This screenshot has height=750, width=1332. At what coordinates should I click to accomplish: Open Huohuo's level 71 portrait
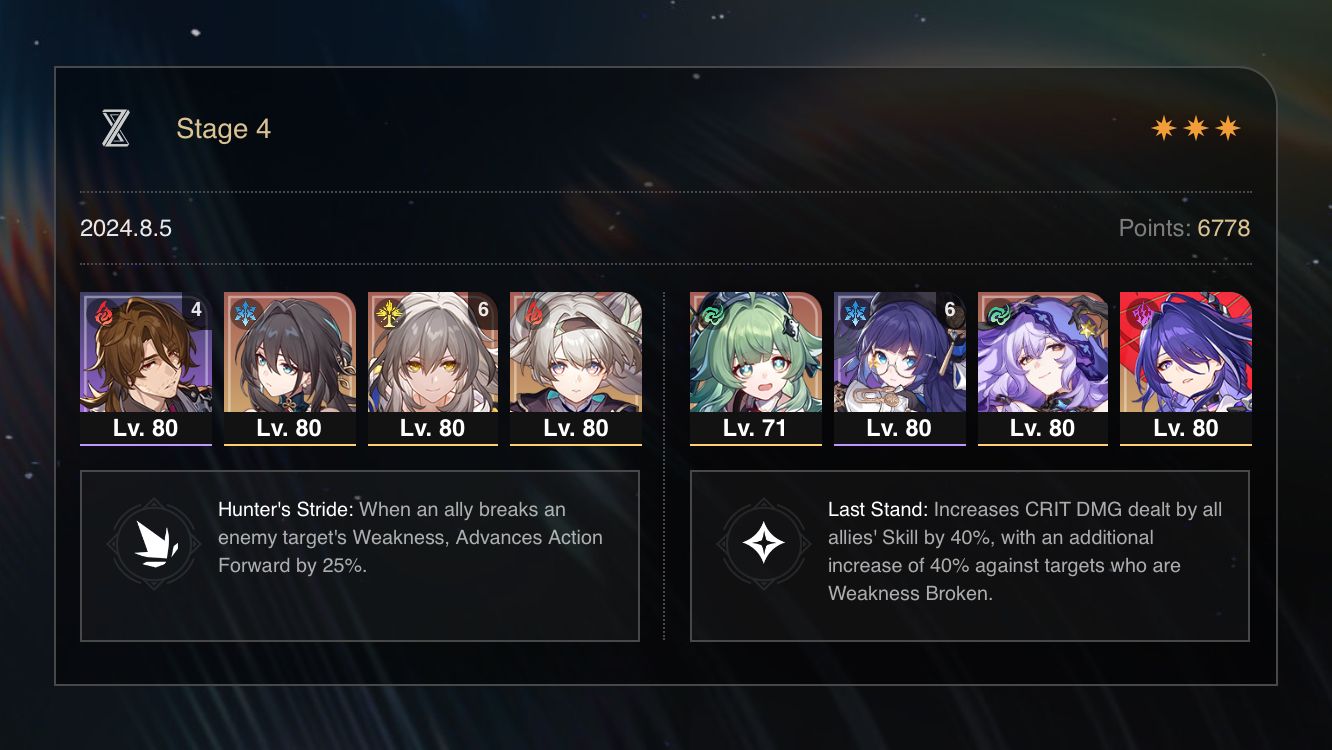click(x=755, y=360)
